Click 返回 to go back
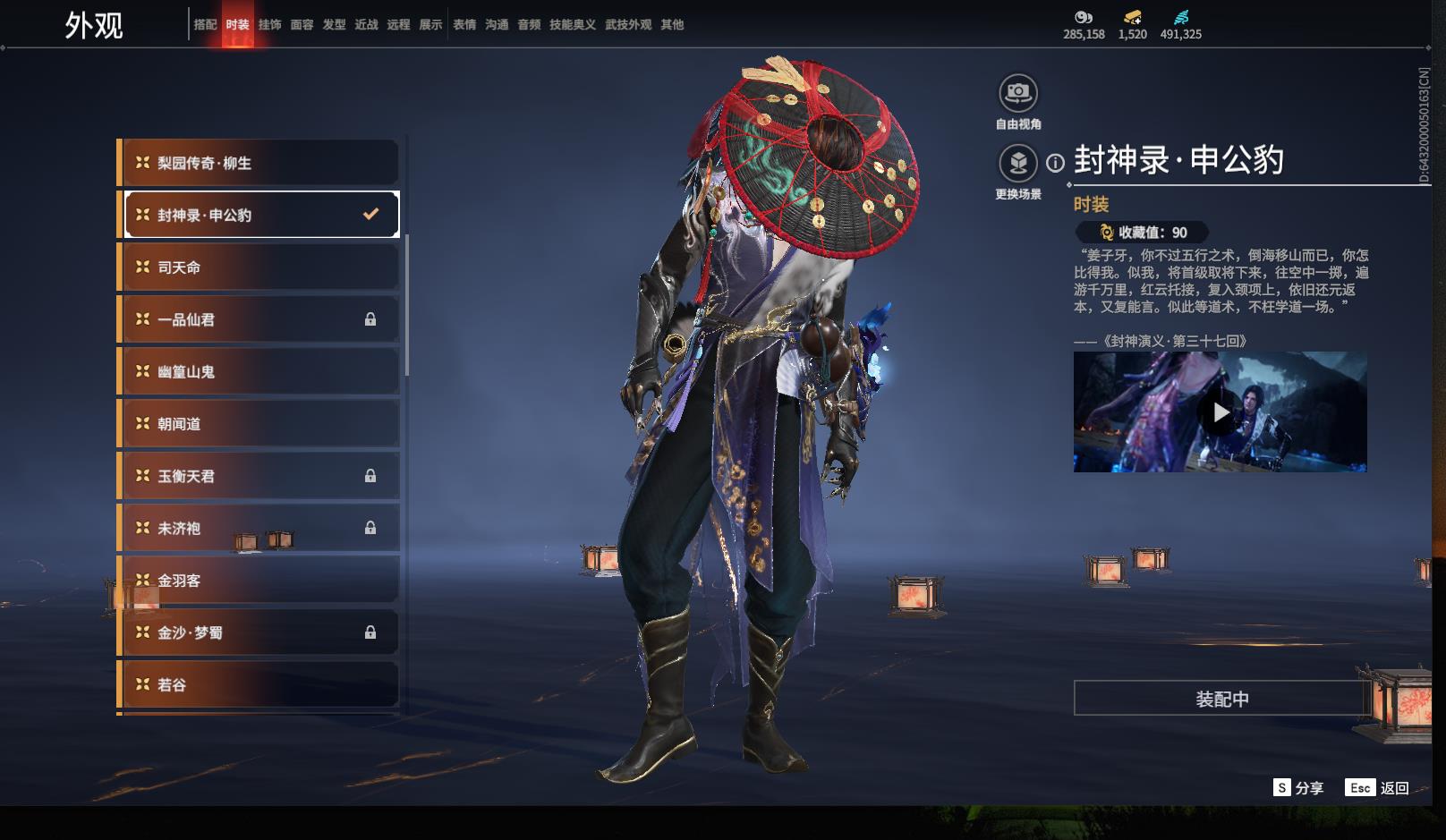The image size is (1446, 840). point(1378,787)
